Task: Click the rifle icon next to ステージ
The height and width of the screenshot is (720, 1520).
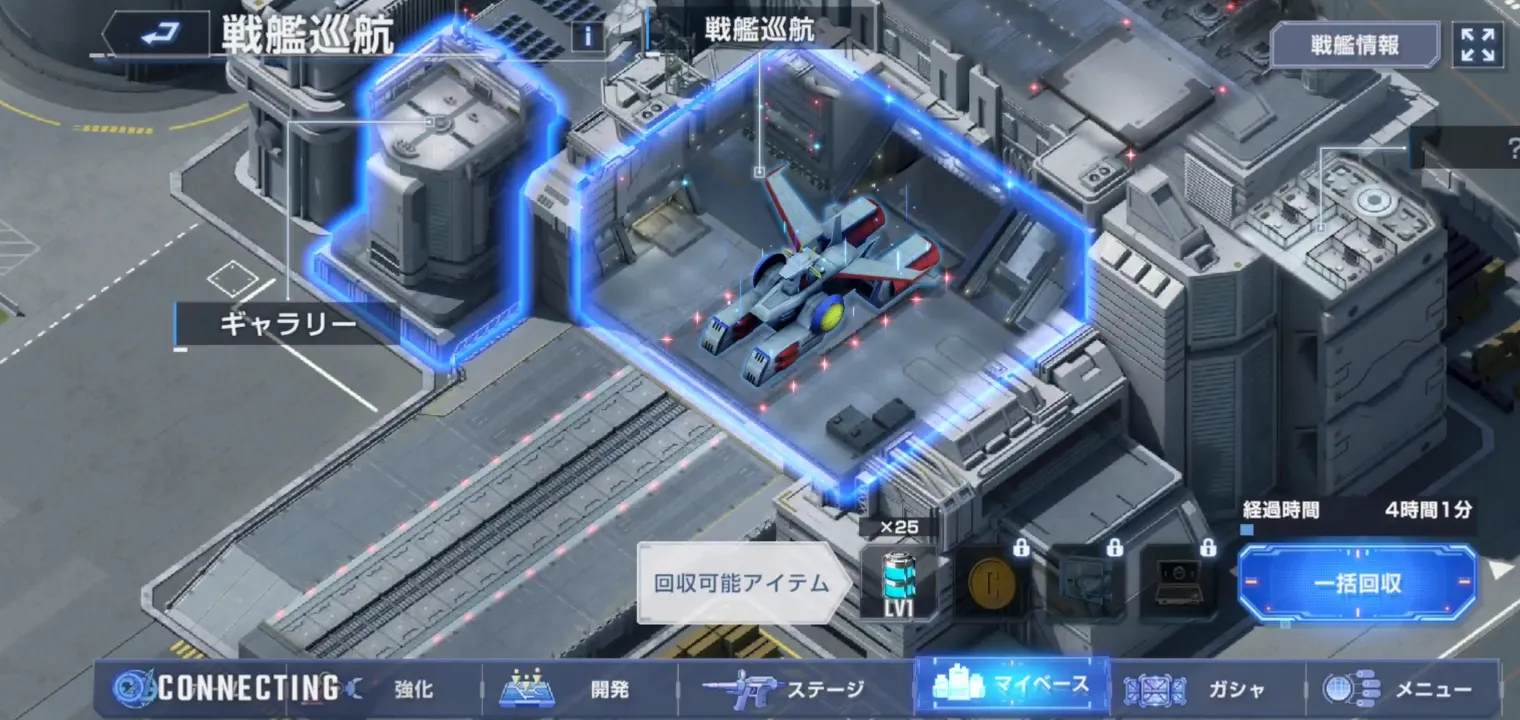Action: pyautogui.click(x=745, y=686)
